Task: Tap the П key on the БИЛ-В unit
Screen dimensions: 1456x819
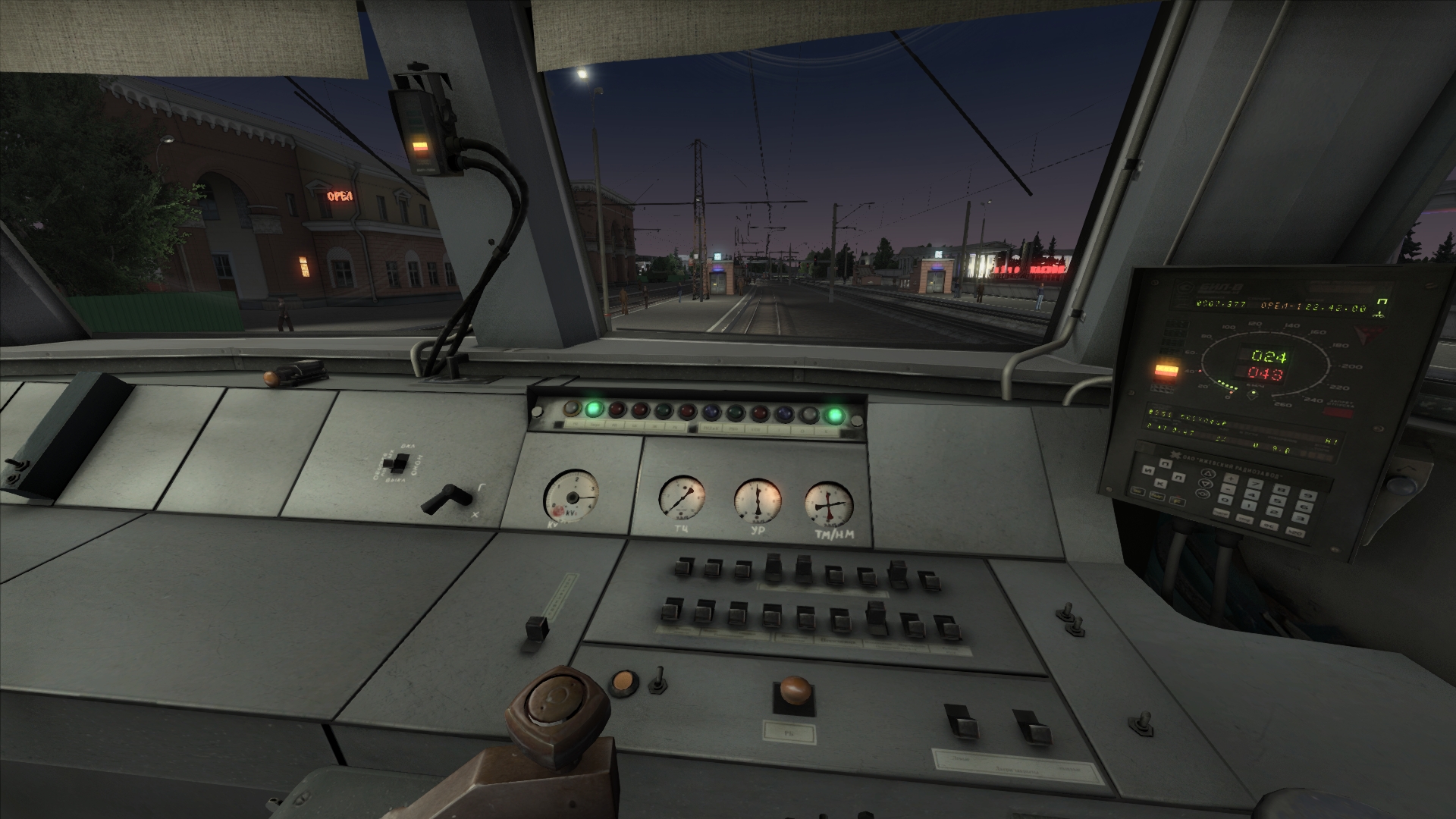Action: (1166, 463)
